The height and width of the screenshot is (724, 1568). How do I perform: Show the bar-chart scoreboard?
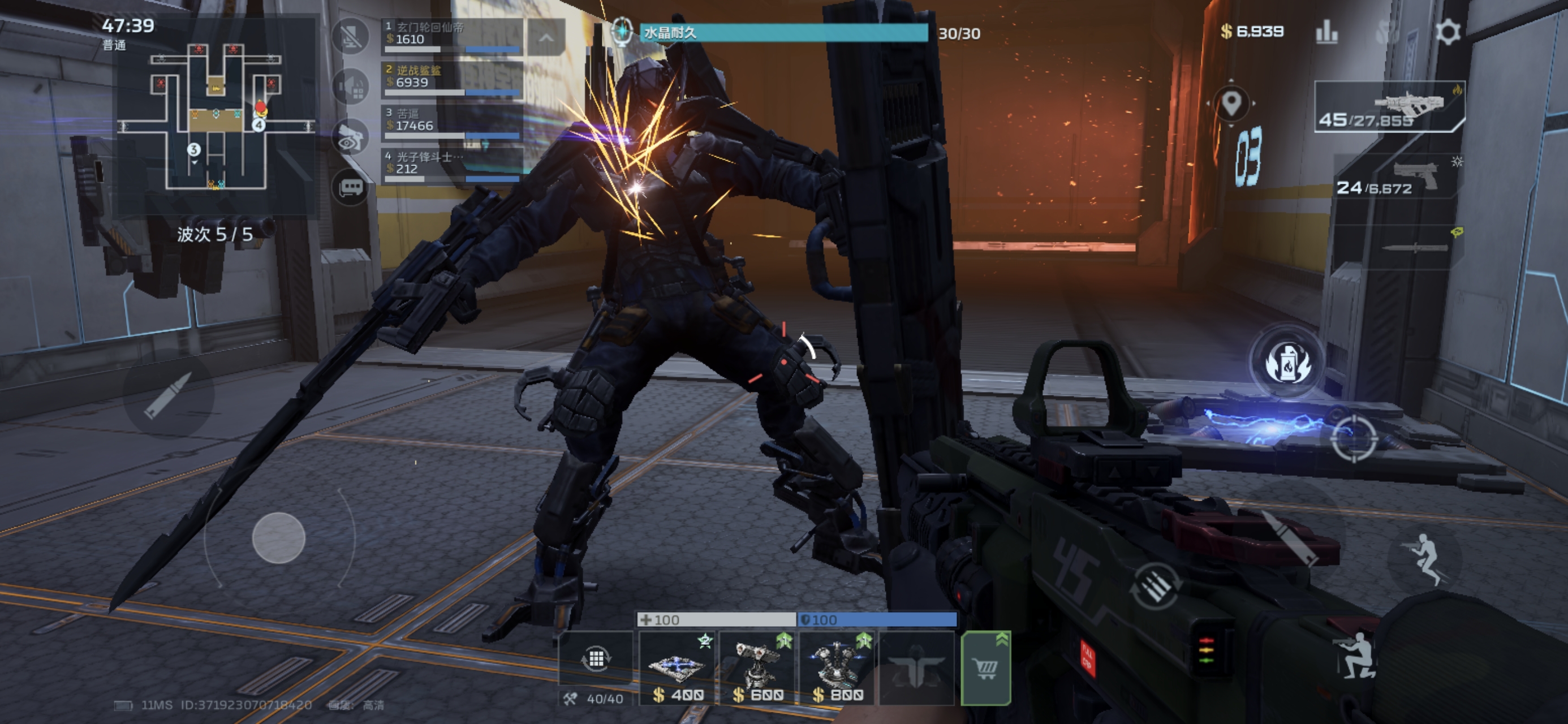[1327, 32]
